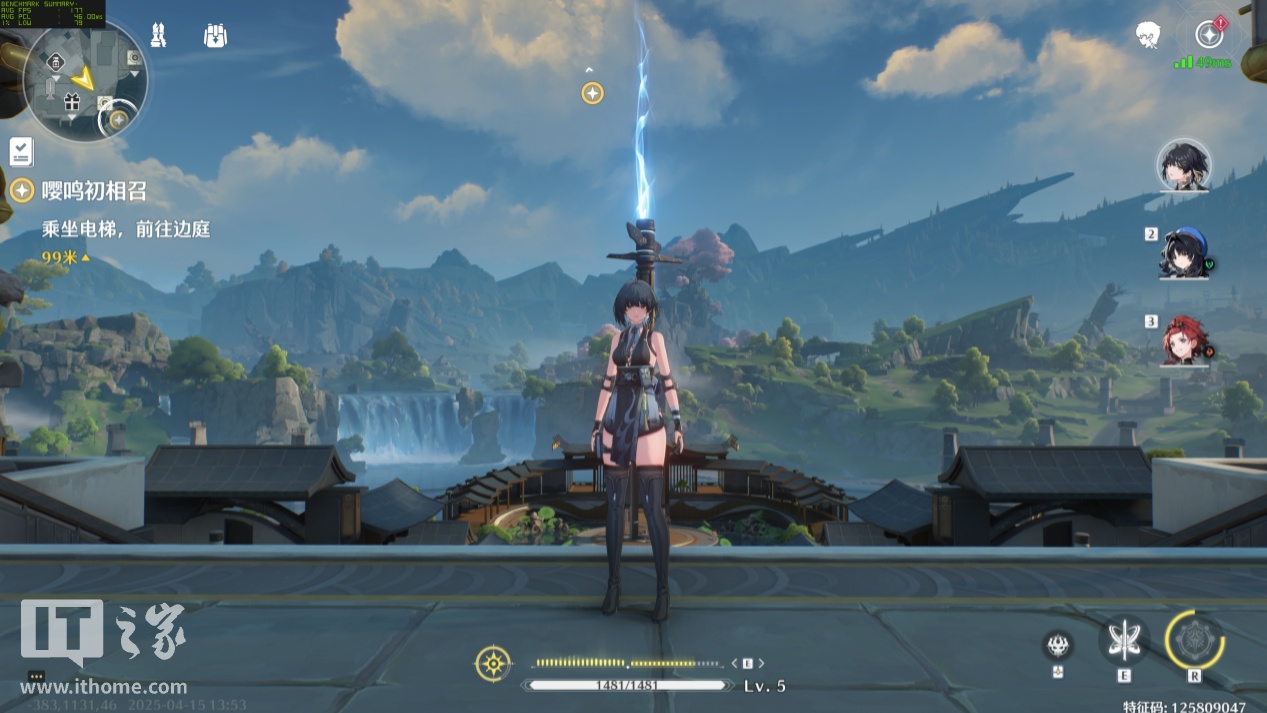Click the gift box marker on minimap
1267x713 pixels.
(71, 101)
